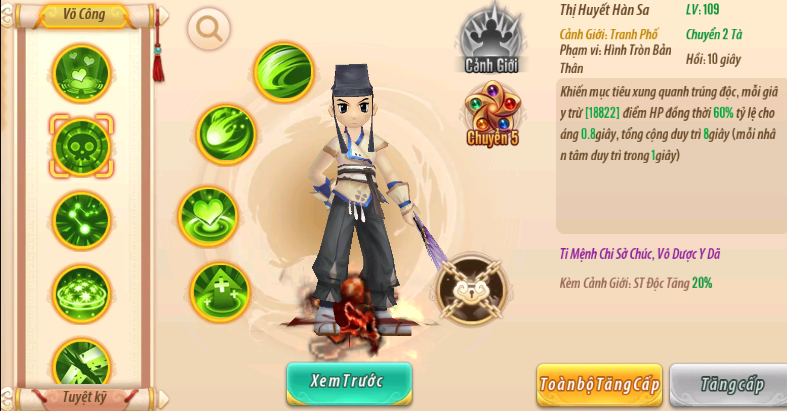Click the magnifying glass search icon
787x411 pixels.
click(x=209, y=30)
